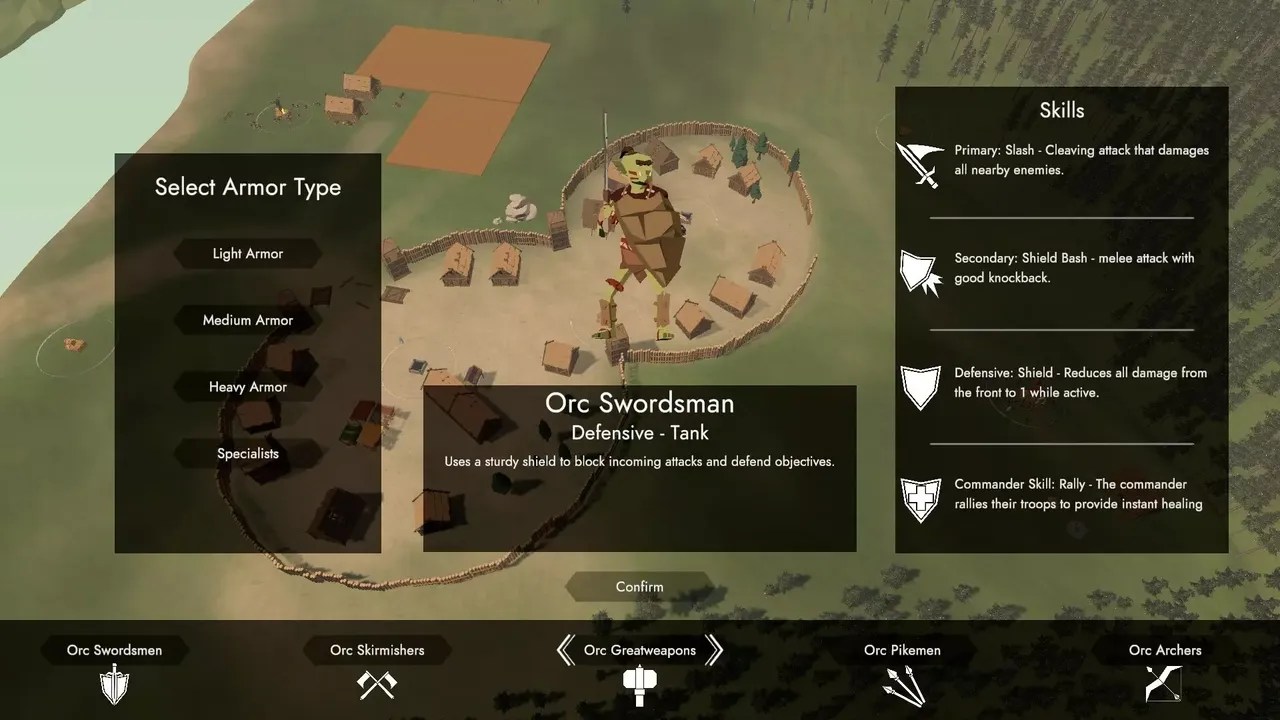Click the right arrow beside Orc Greatweapons
This screenshot has width=1280, height=720.
click(713, 650)
